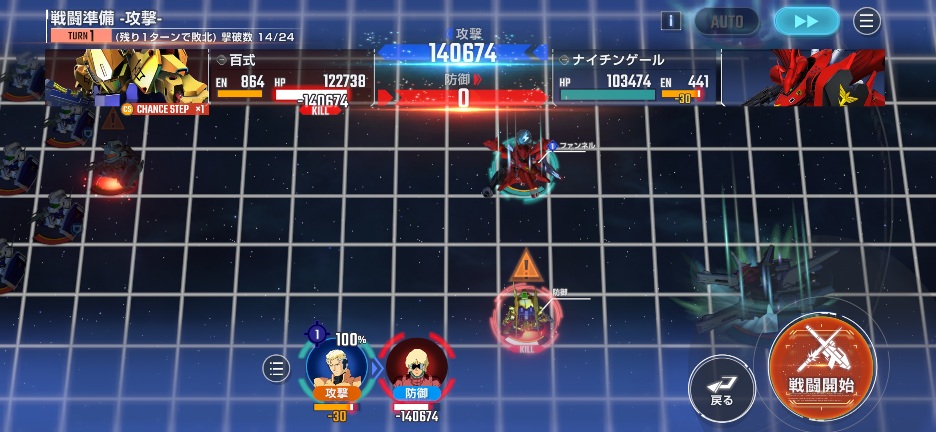Open the list button beside pilot portraits

point(276,369)
